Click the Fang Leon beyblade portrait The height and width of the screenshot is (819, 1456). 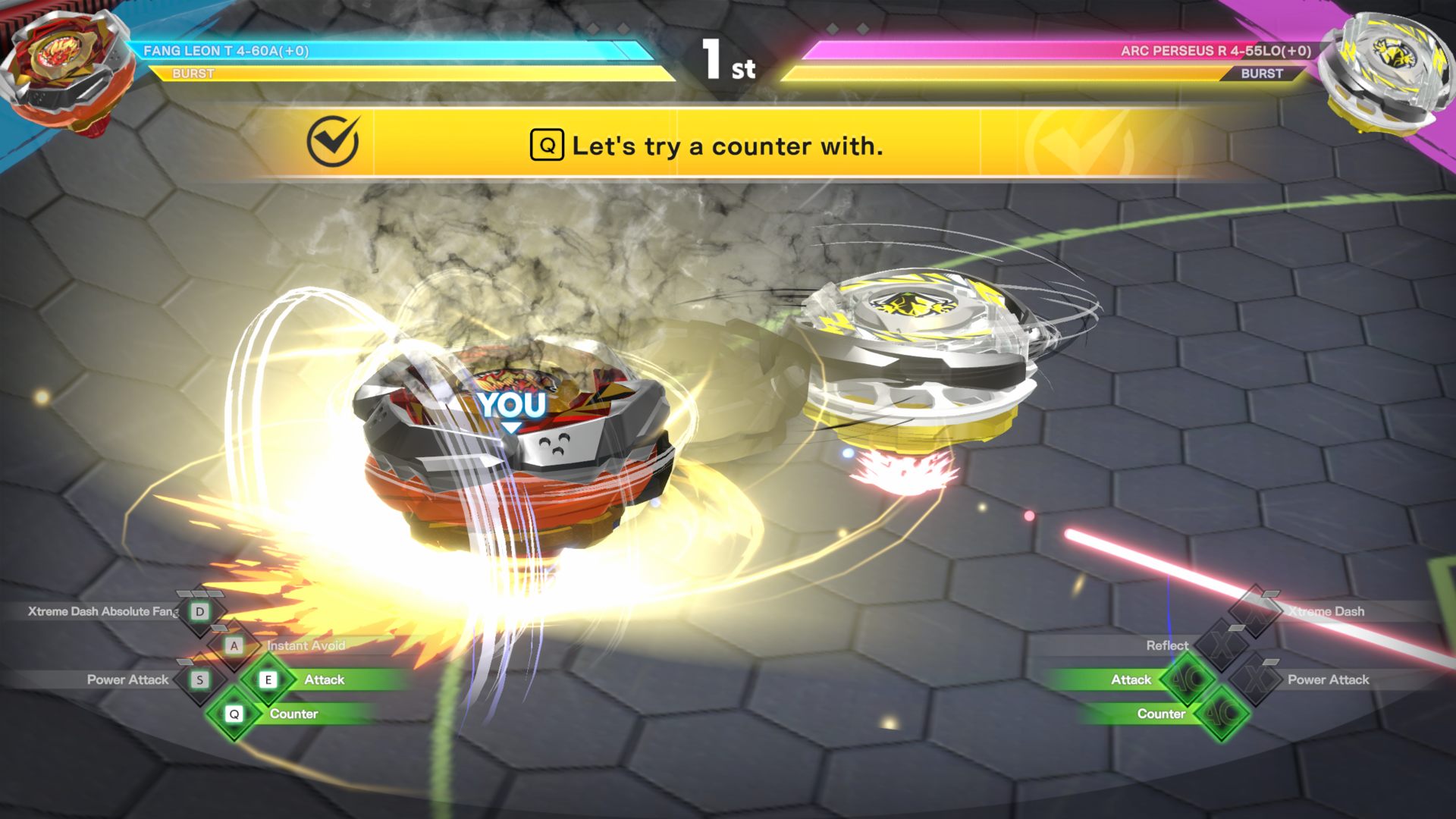click(68, 72)
